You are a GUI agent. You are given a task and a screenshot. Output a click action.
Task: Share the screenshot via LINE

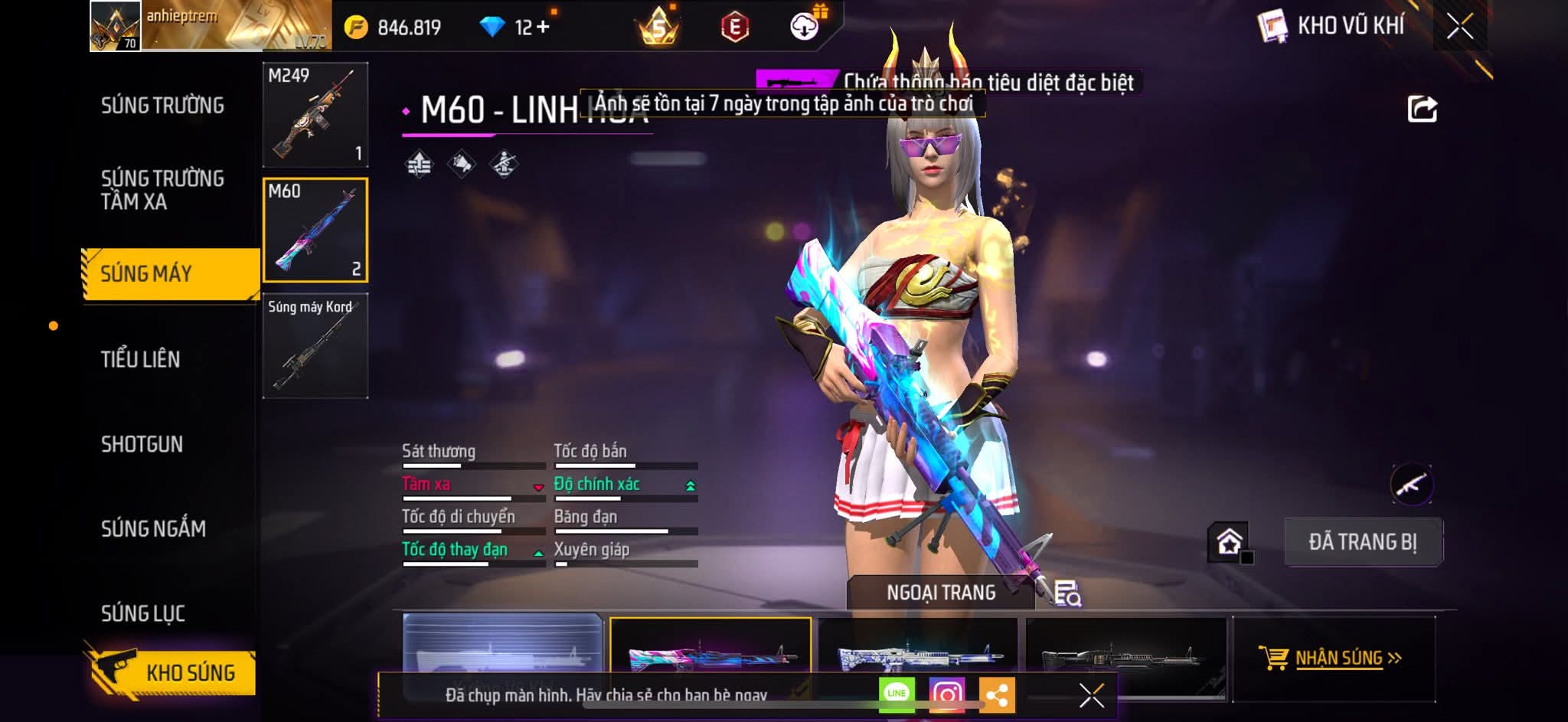[x=897, y=694]
